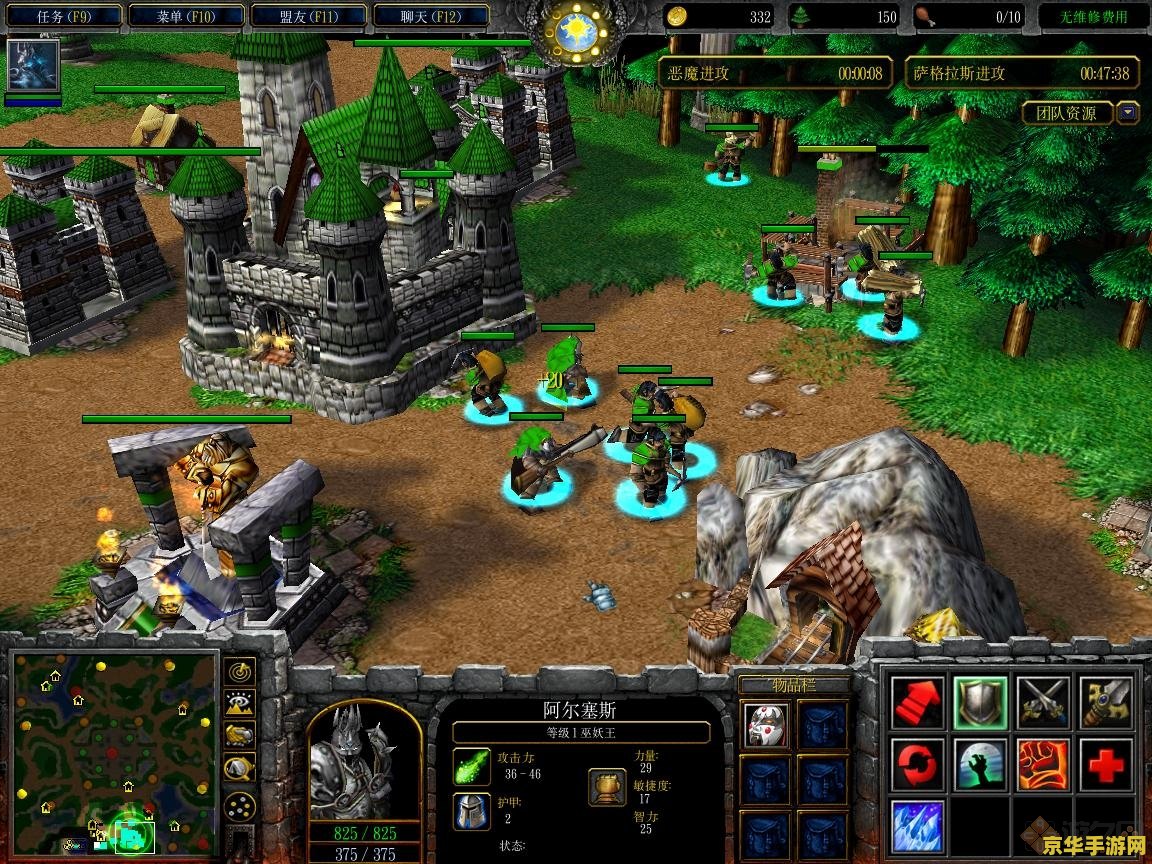Open the 菜单 (F10) game menu
The width and height of the screenshot is (1152, 864).
[187, 16]
